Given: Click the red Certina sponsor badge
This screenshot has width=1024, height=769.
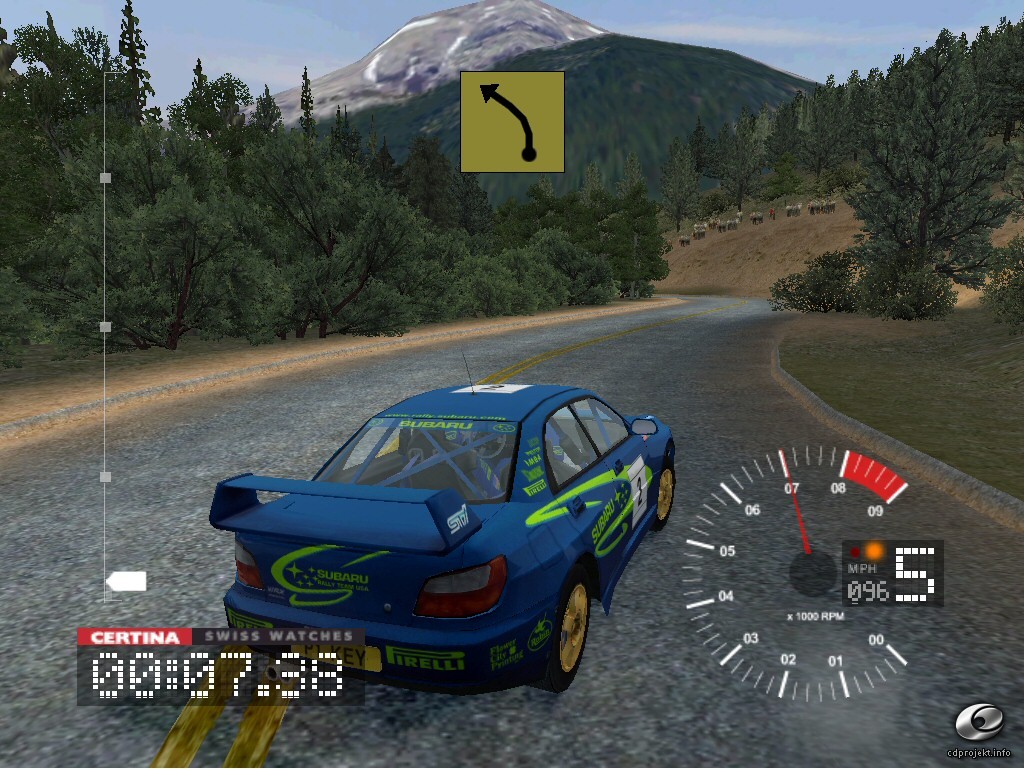Looking at the screenshot, I should coord(134,637).
